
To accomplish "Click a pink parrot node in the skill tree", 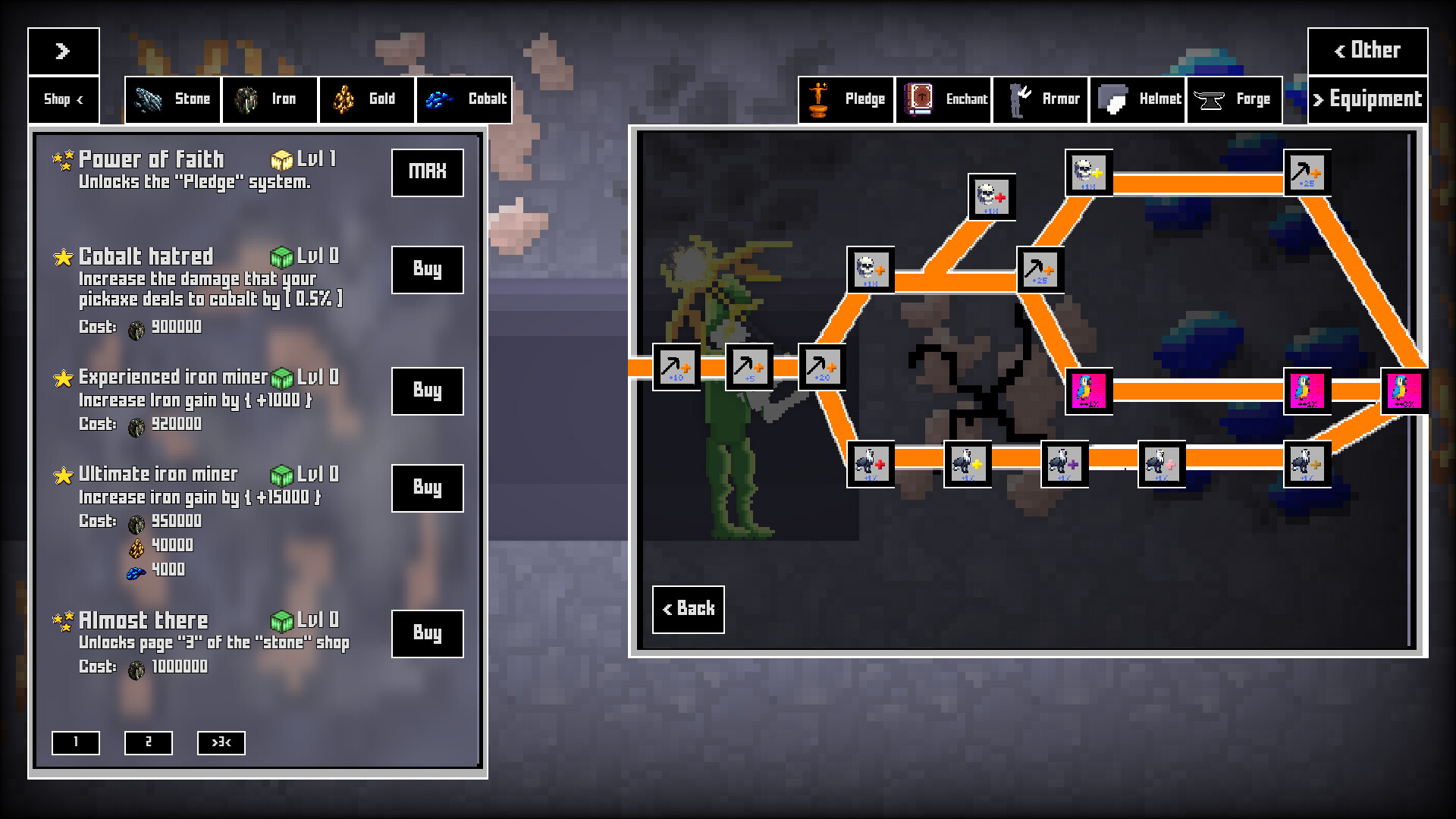I will tap(1090, 391).
